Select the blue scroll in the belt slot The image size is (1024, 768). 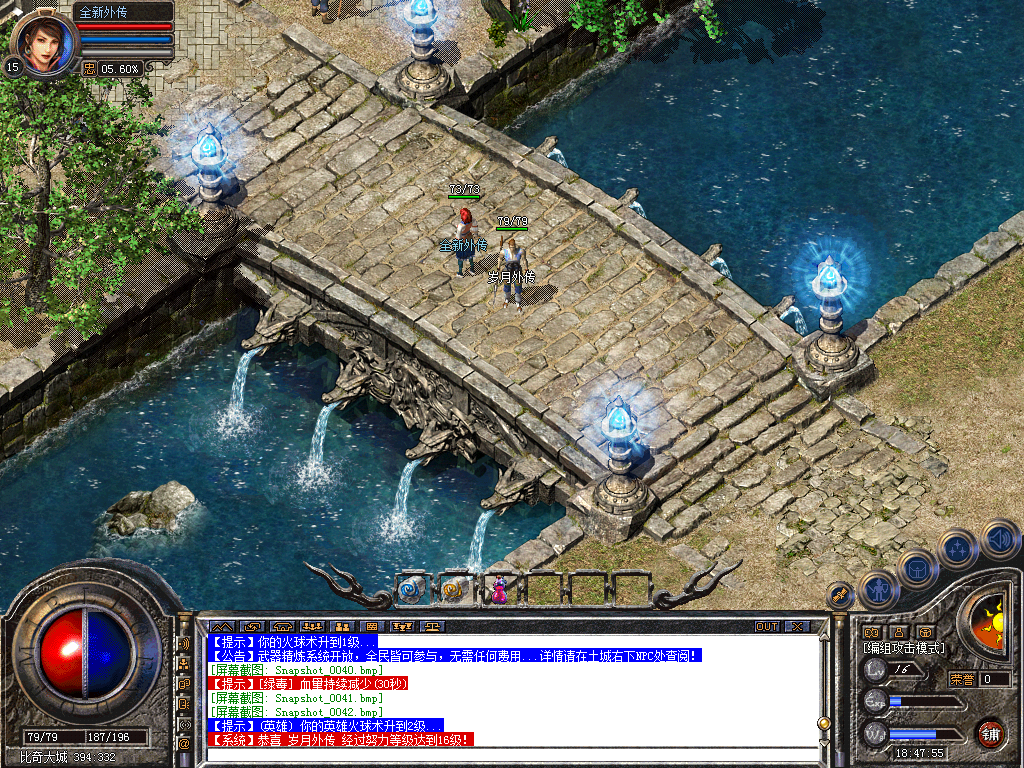point(411,590)
